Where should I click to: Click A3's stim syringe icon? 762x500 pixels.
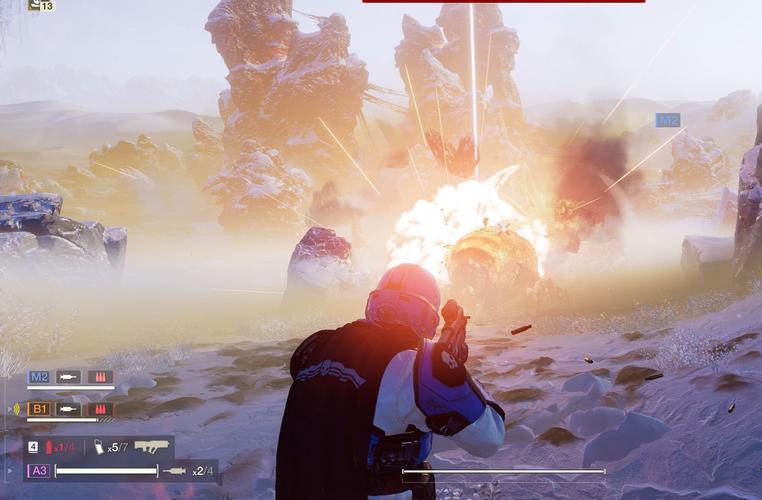(174, 470)
